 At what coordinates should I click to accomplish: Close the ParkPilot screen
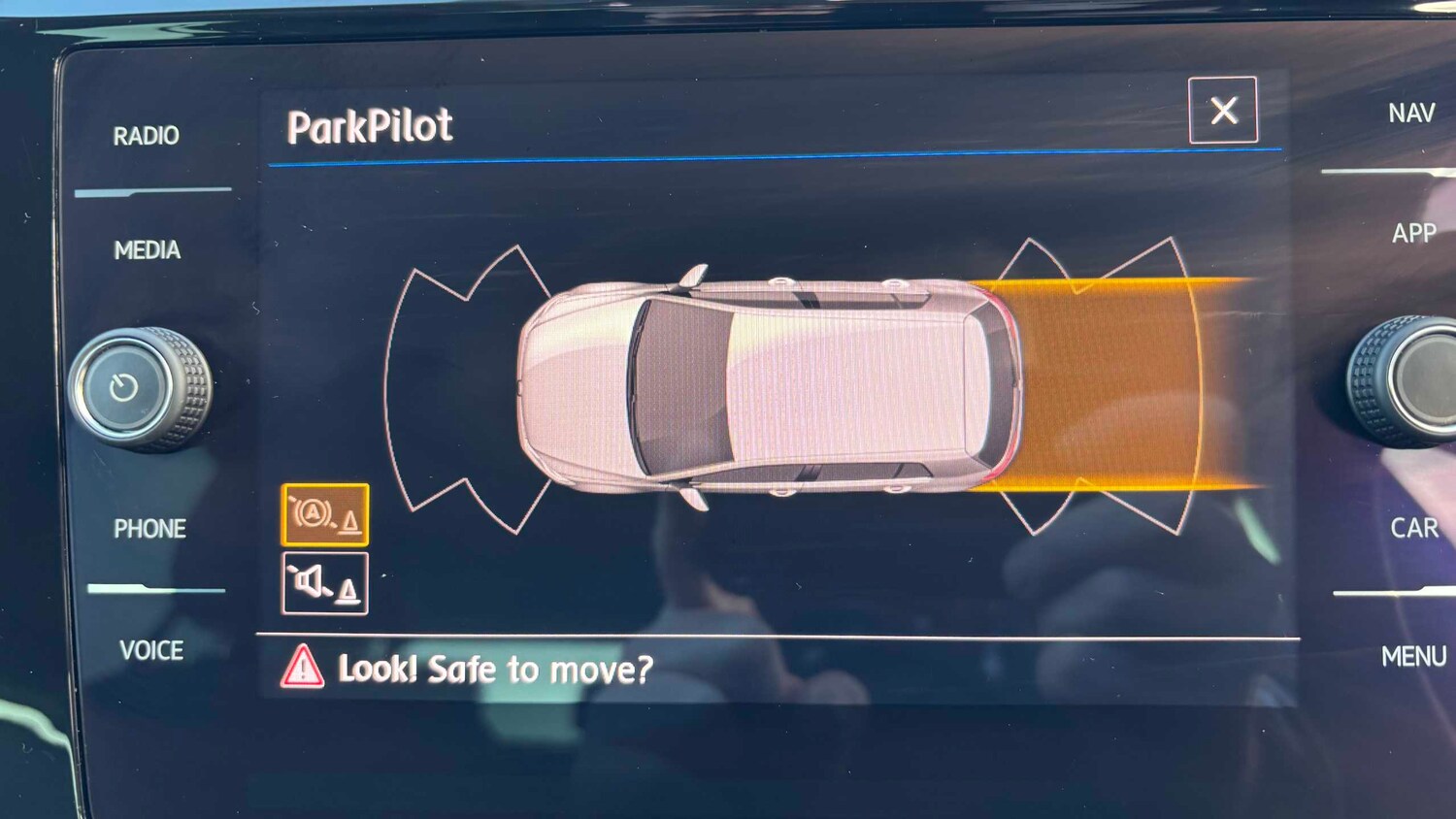pyautogui.click(x=1223, y=111)
